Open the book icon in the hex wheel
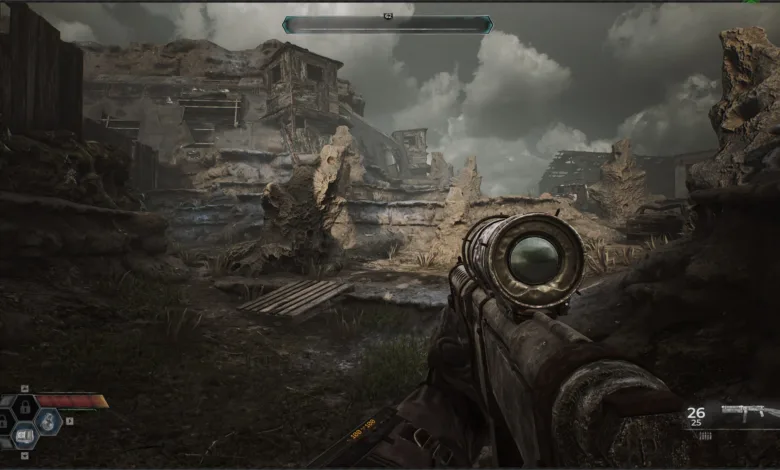 (25, 436)
